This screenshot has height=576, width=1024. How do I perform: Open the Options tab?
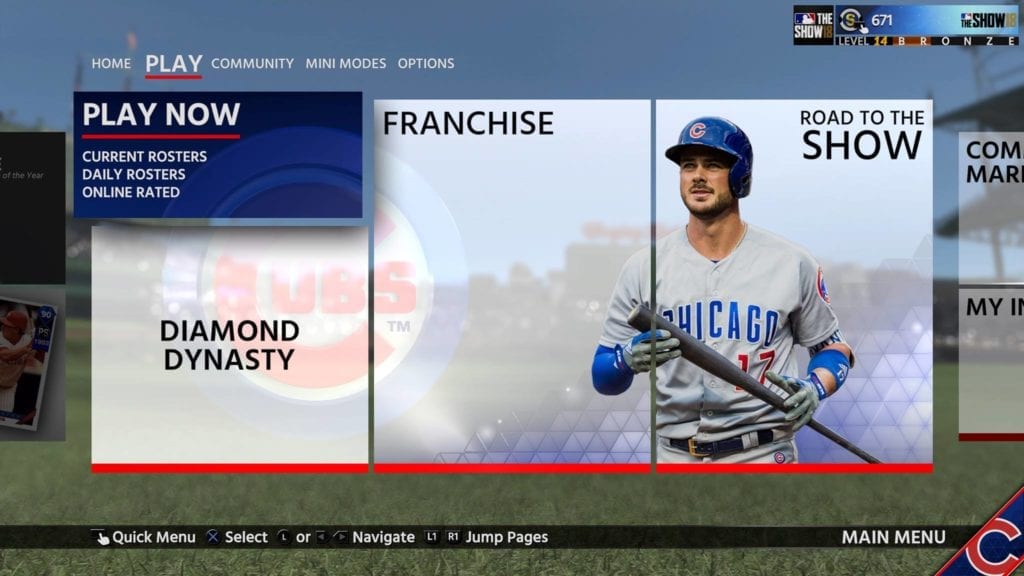425,63
